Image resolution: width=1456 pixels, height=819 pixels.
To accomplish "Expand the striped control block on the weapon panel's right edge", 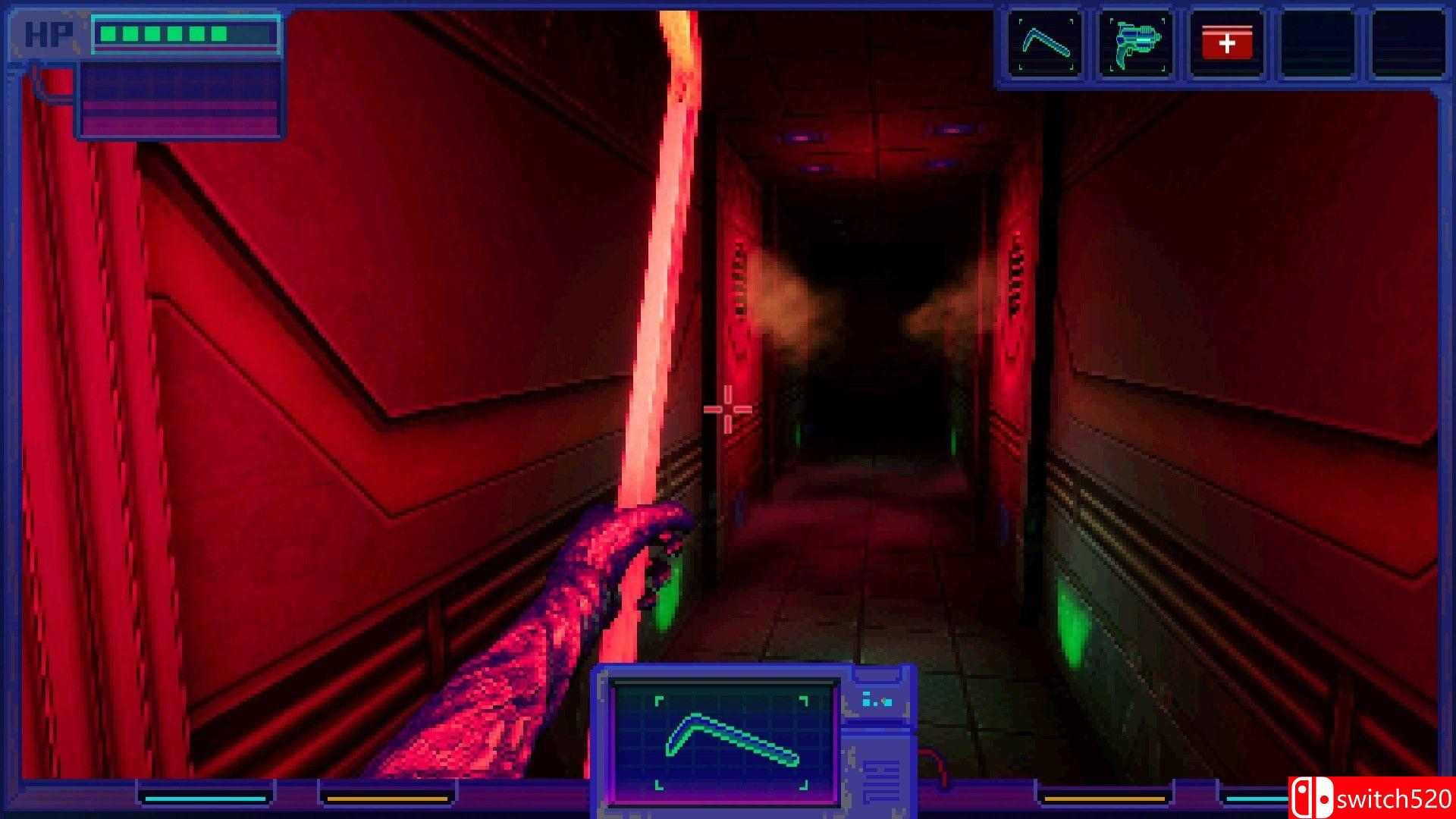I will pyautogui.click(x=880, y=781).
